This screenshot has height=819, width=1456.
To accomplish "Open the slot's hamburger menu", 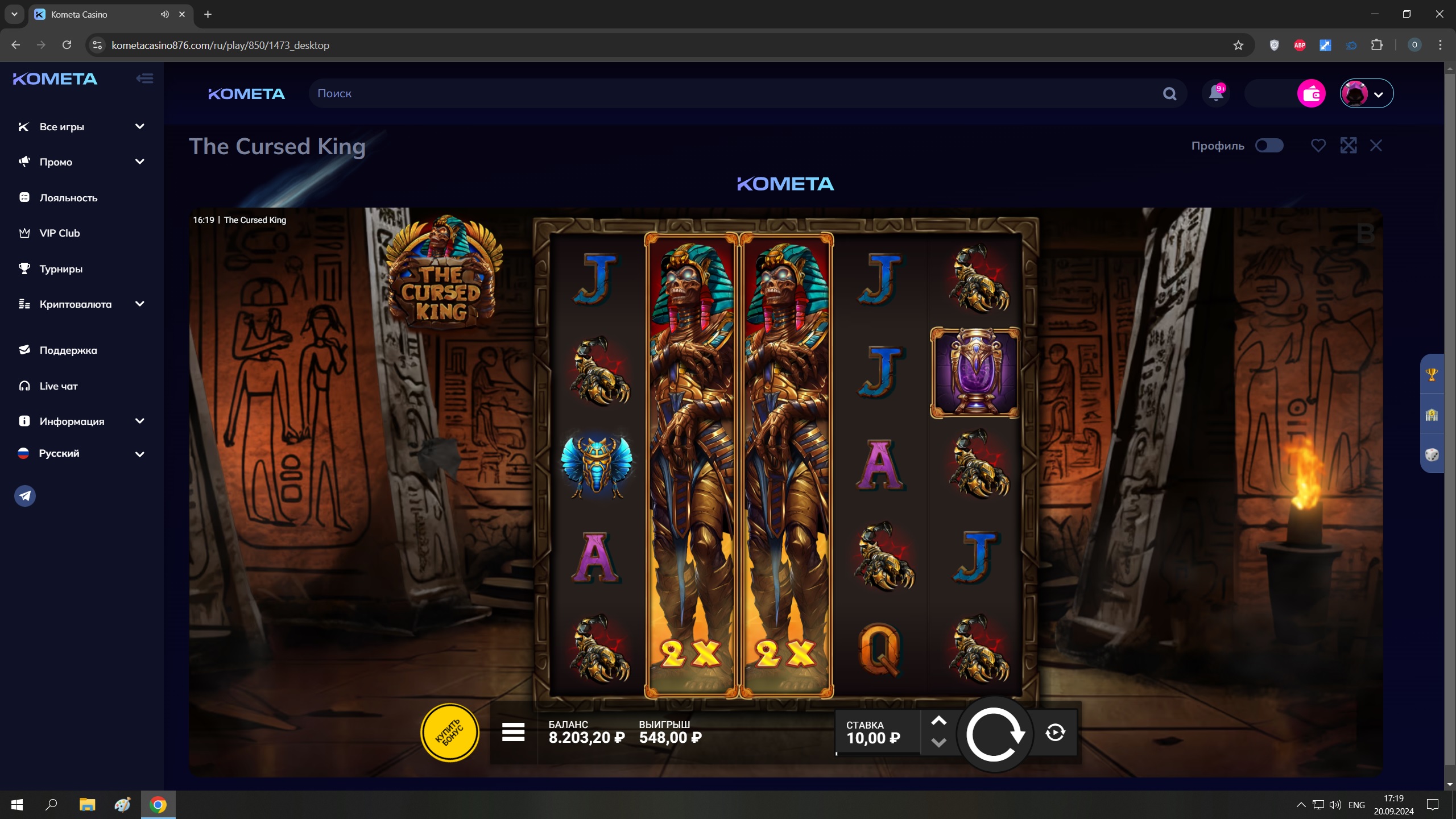I will pyautogui.click(x=513, y=733).
